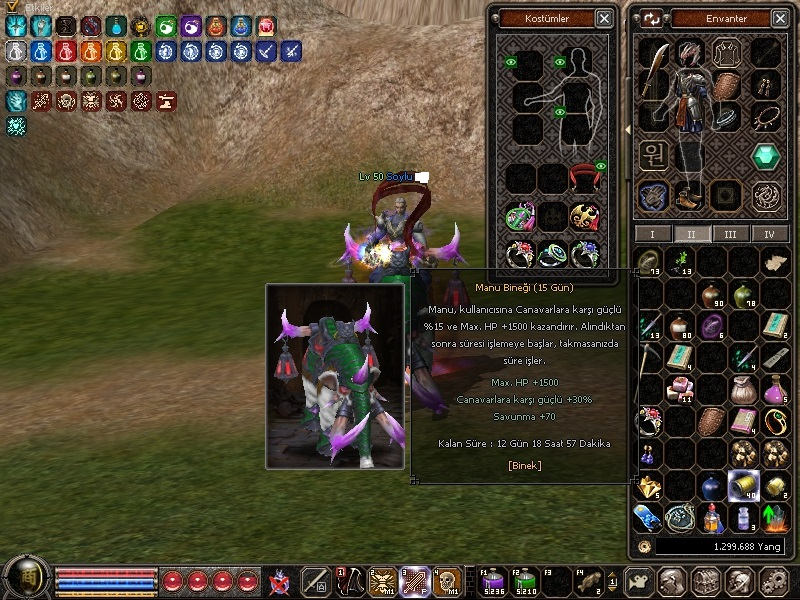Click the green gem equipment slot
800x600 pixels.
tap(766, 156)
